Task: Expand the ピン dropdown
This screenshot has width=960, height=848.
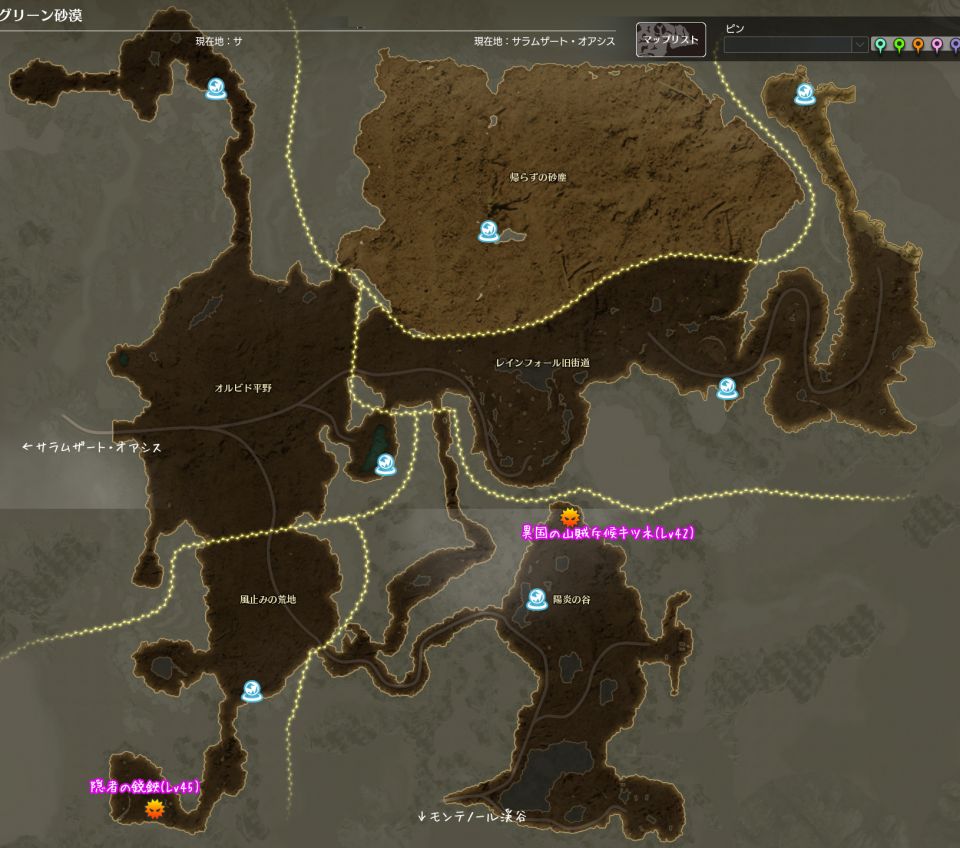Action: 859,45
